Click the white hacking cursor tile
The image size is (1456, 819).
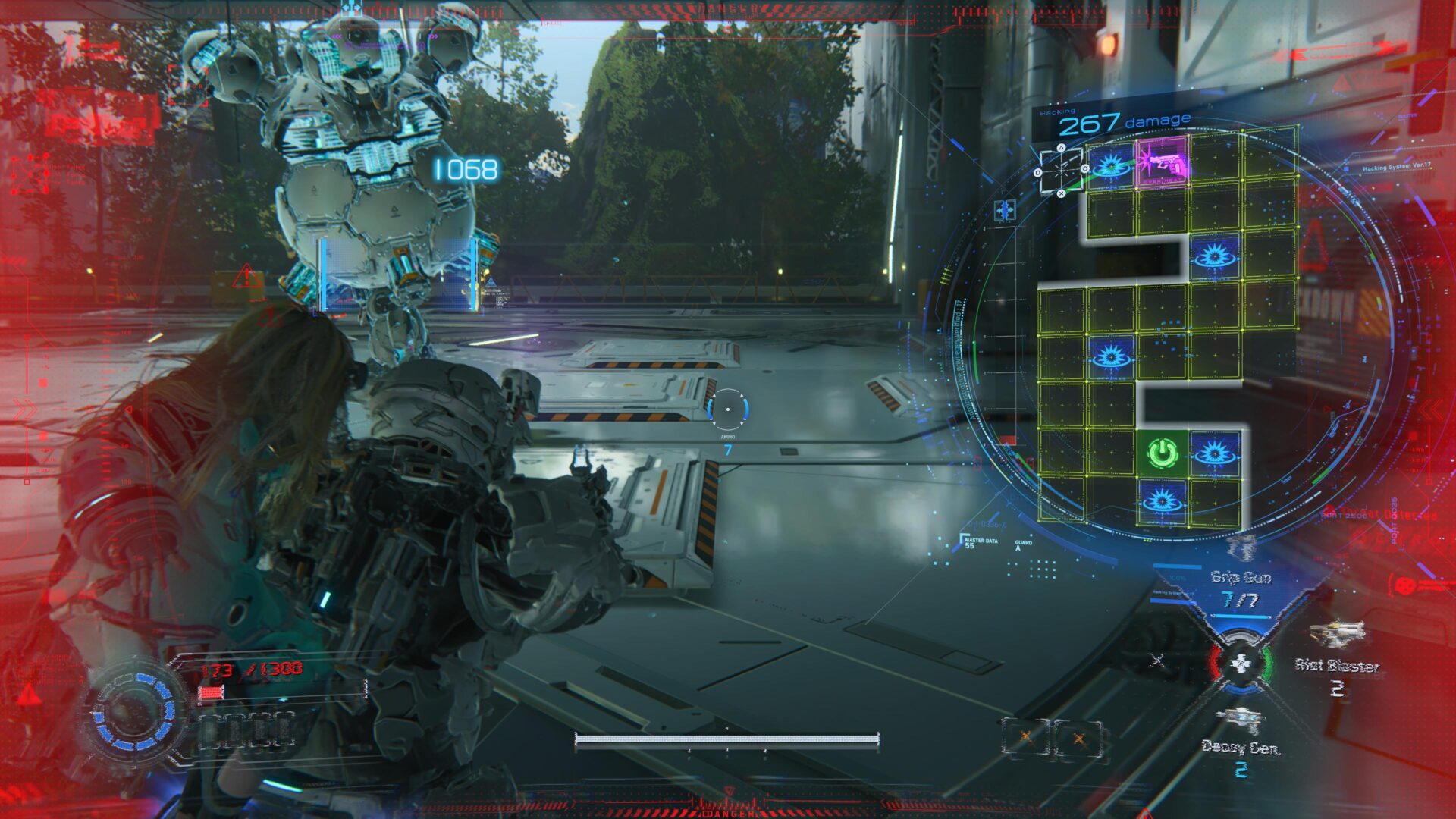point(1061,171)
